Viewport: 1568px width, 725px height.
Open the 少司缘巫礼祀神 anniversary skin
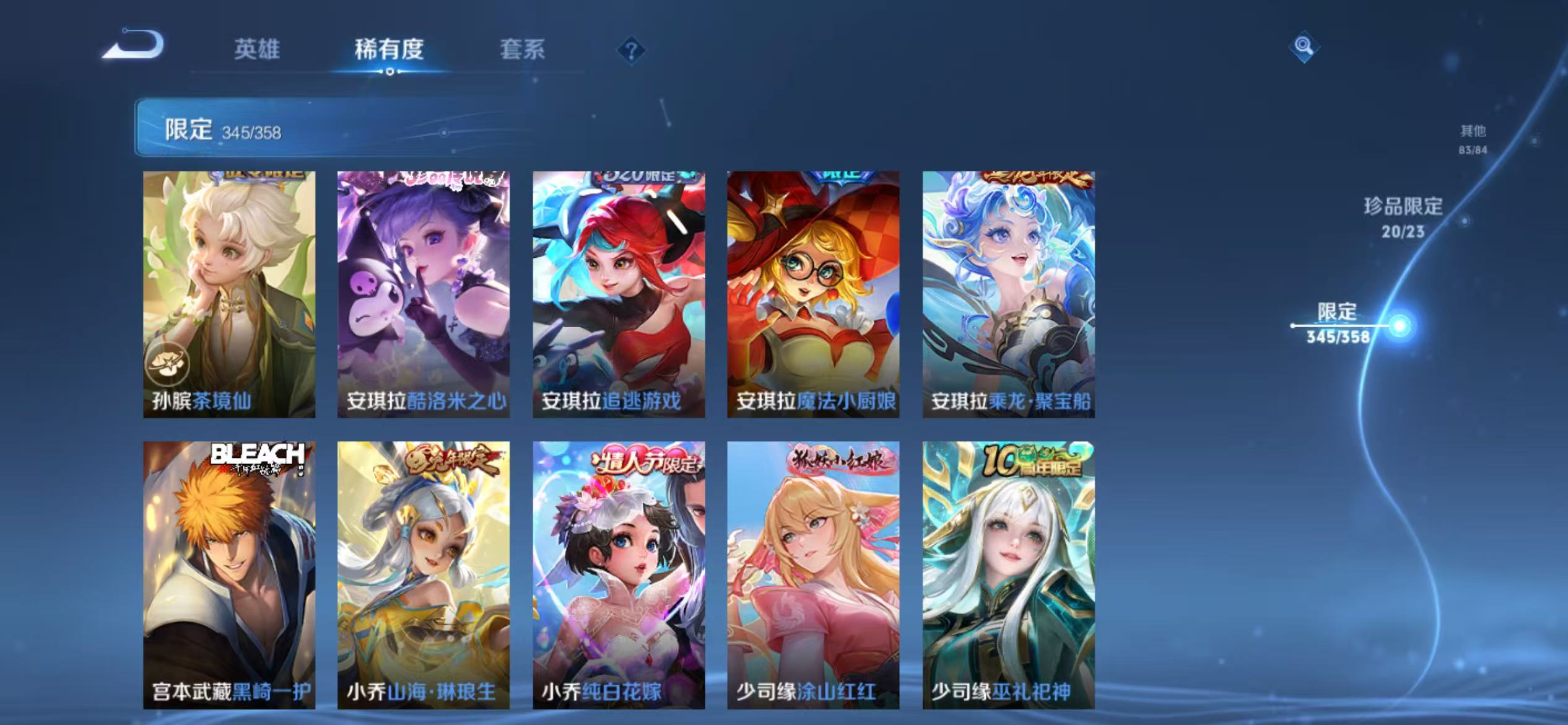(1007, 576)
